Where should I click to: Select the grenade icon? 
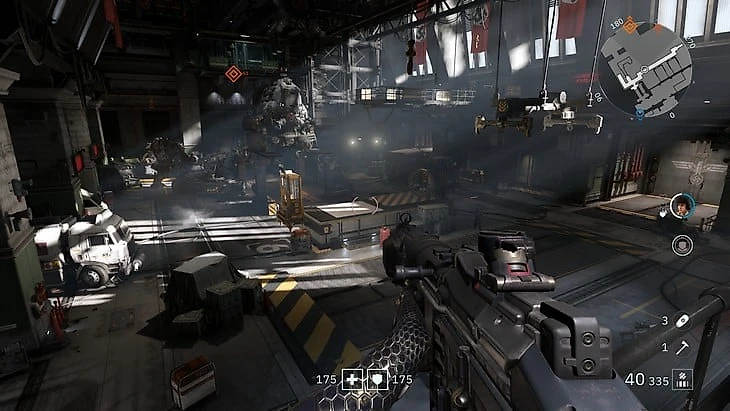pos(683,320)
